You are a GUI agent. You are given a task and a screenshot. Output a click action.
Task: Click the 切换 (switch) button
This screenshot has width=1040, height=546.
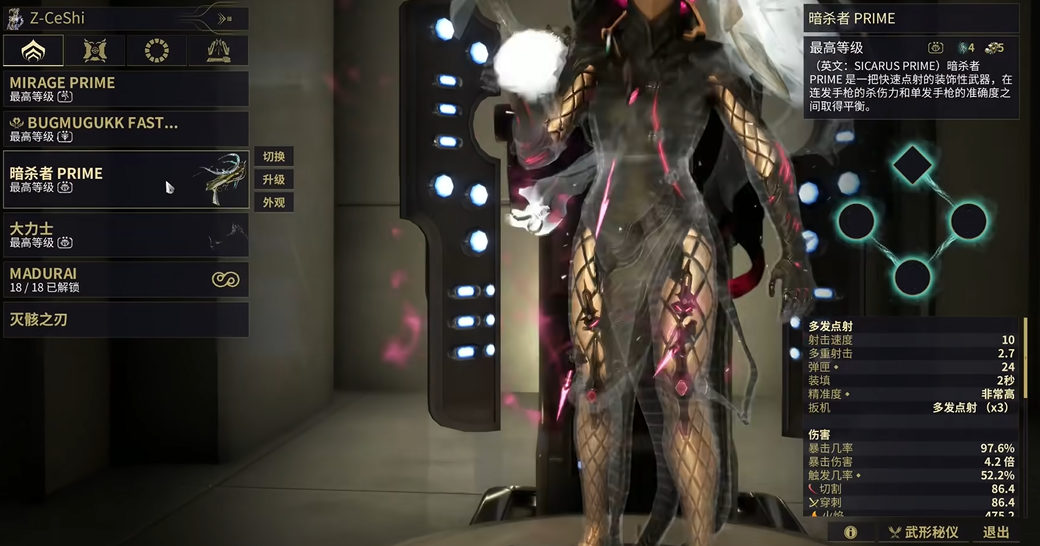tap(274, 157)
